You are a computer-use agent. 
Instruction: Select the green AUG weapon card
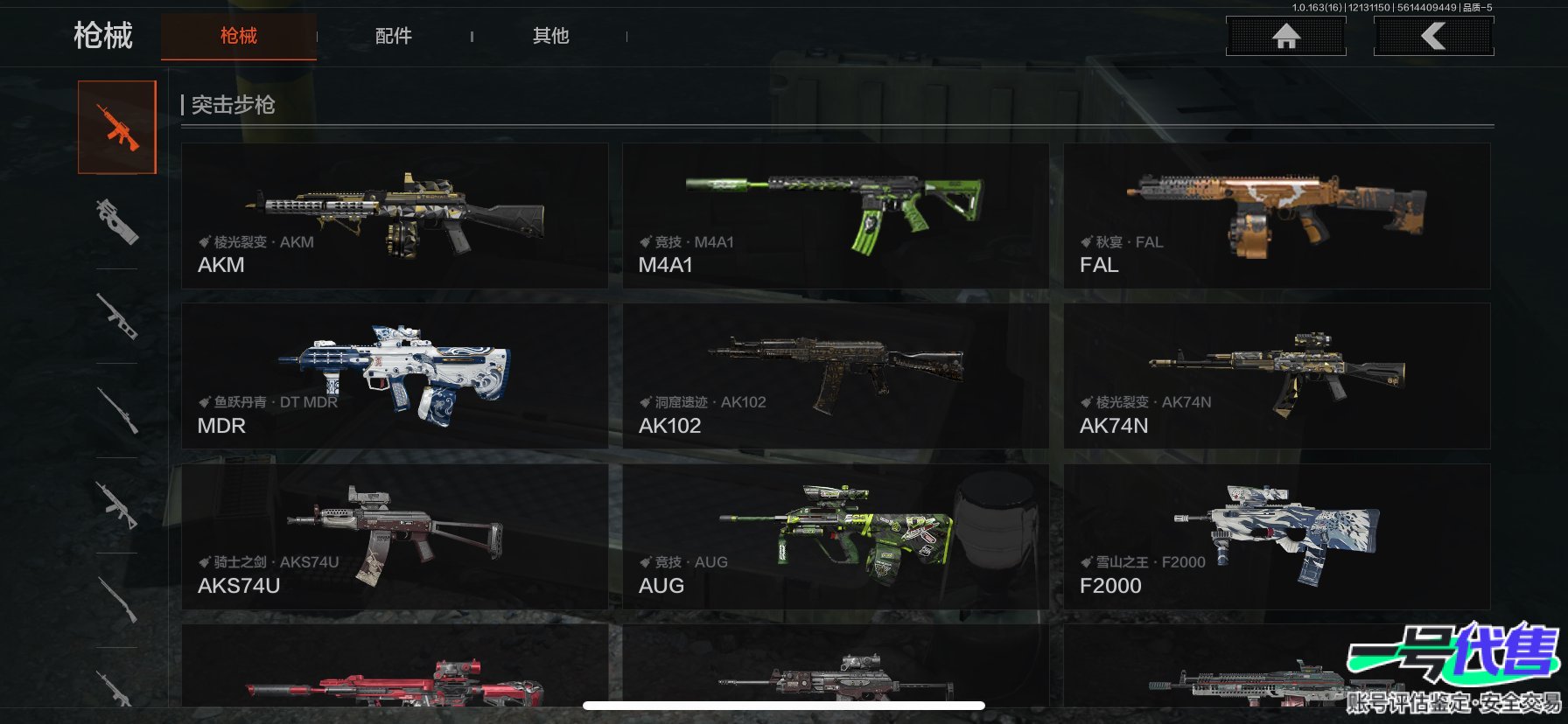click(835, 536)
